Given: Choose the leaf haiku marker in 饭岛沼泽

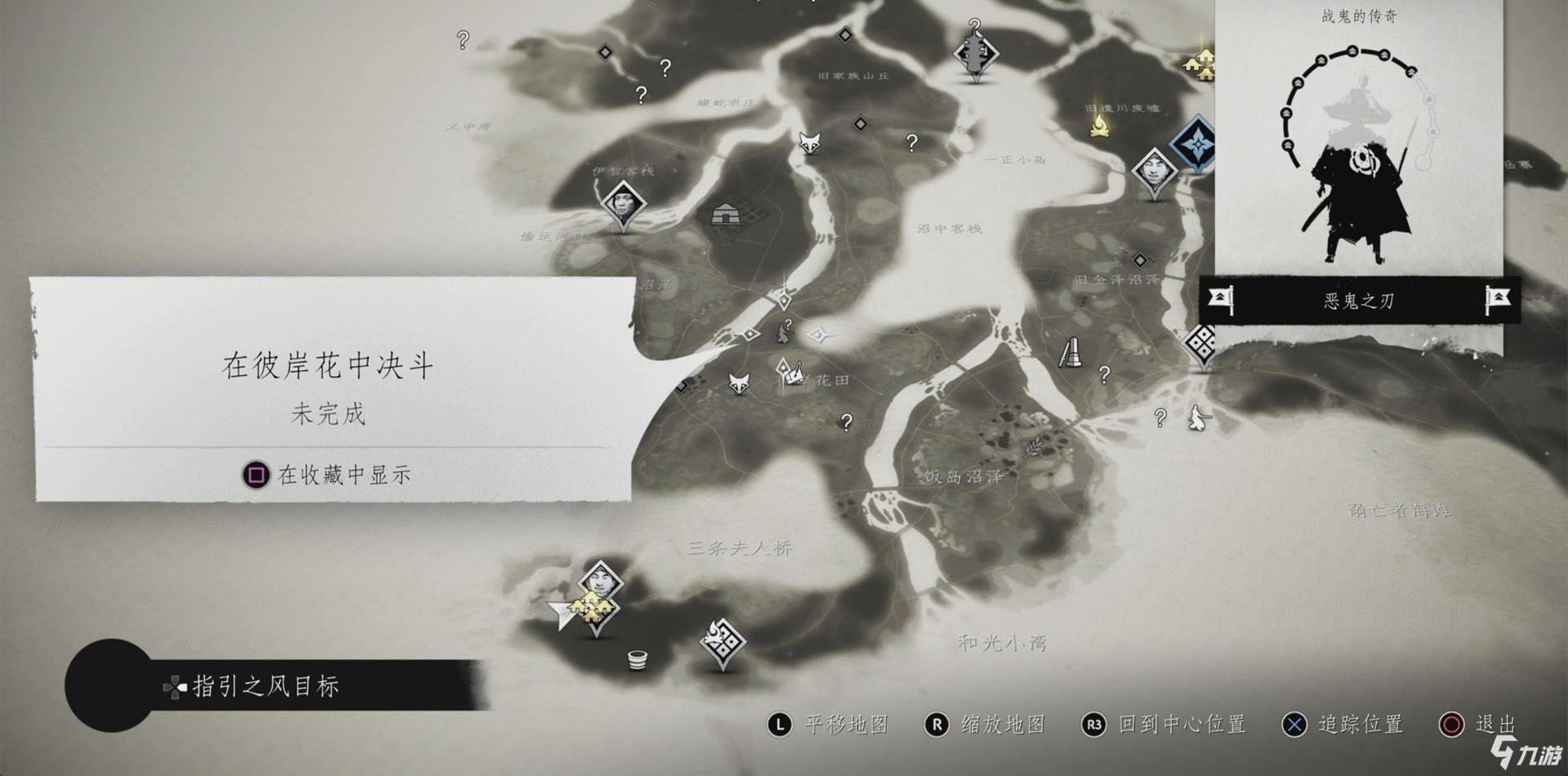Looking at the screenshot, I should 1032,446.
